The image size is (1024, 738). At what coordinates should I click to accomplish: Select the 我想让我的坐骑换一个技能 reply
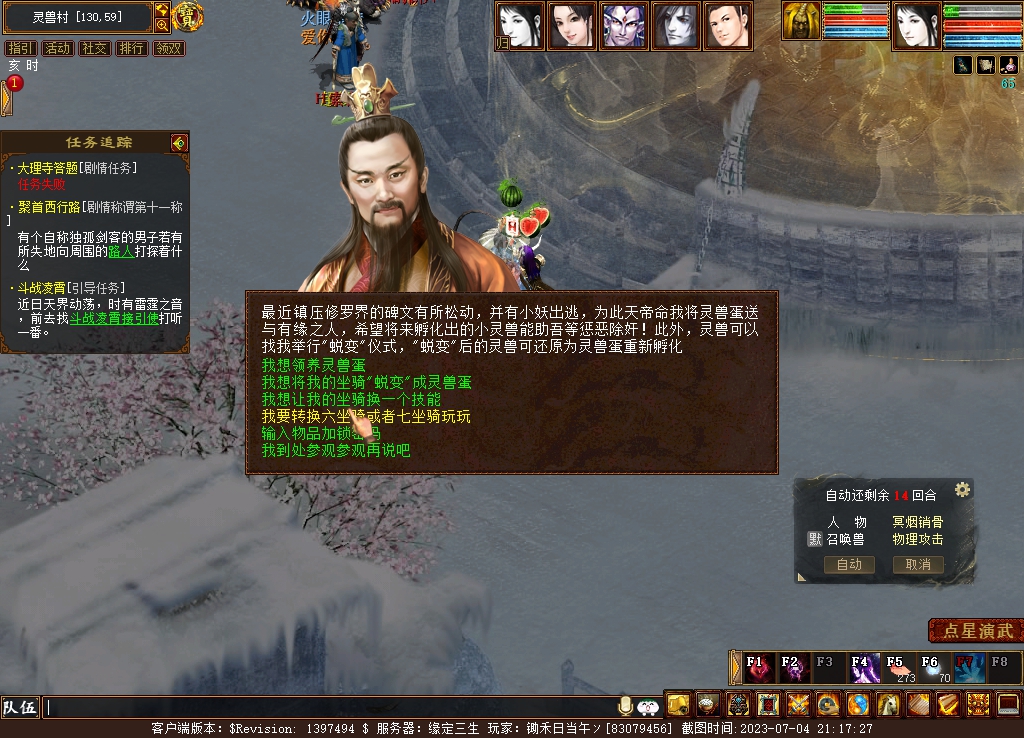[x=351, y=399]
